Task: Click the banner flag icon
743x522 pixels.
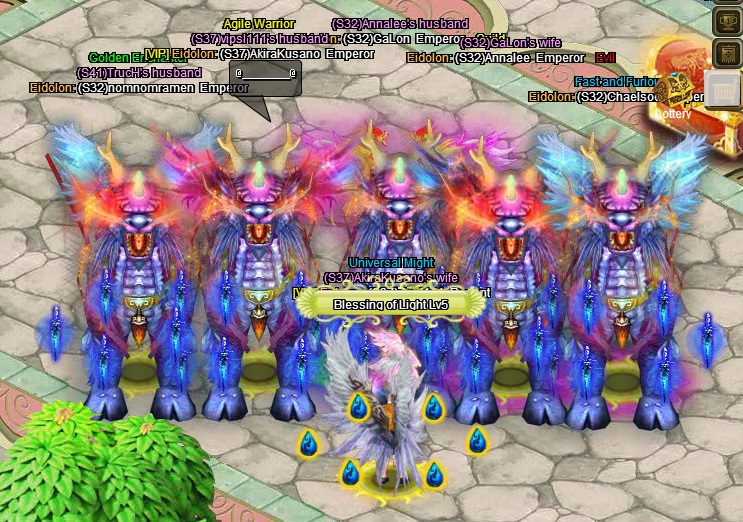Action: pos(727,53)
